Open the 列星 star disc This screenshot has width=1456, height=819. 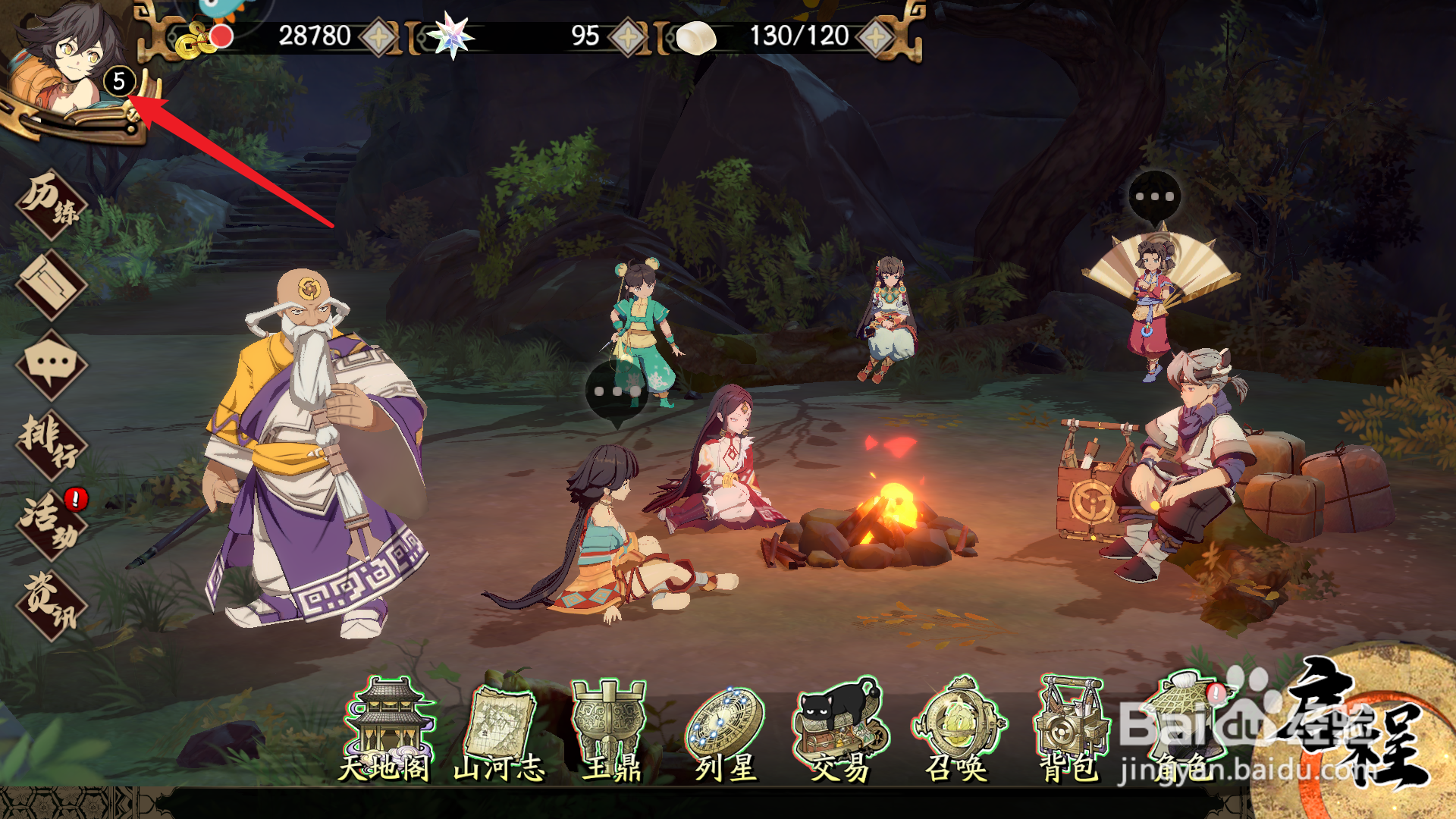[726, 730]
